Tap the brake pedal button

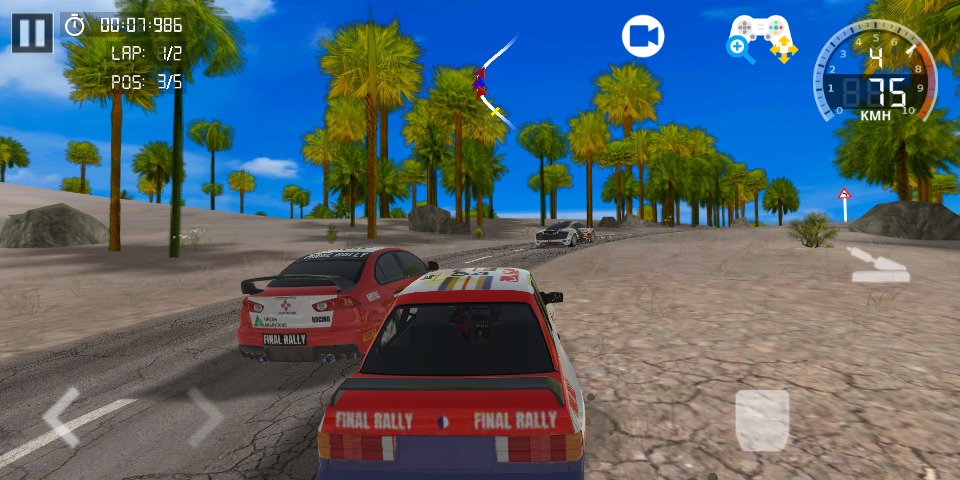pos(762,420)
